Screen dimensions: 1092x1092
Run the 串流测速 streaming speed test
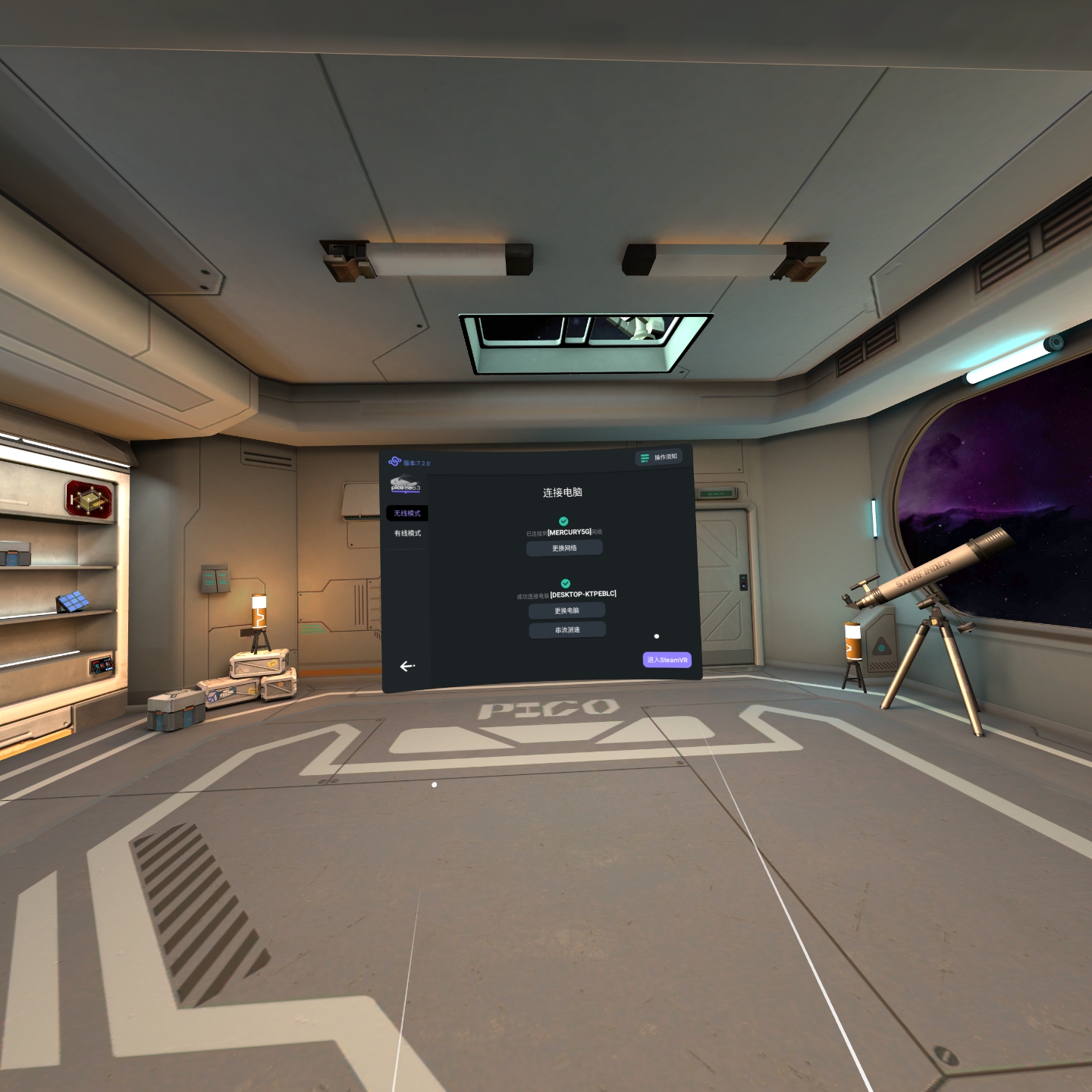coord(567,629)
